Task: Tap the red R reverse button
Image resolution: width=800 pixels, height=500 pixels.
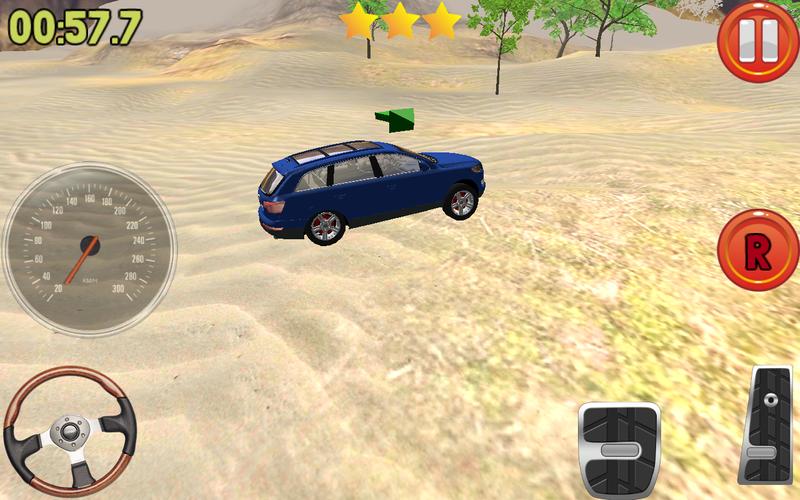Action: 756,251
